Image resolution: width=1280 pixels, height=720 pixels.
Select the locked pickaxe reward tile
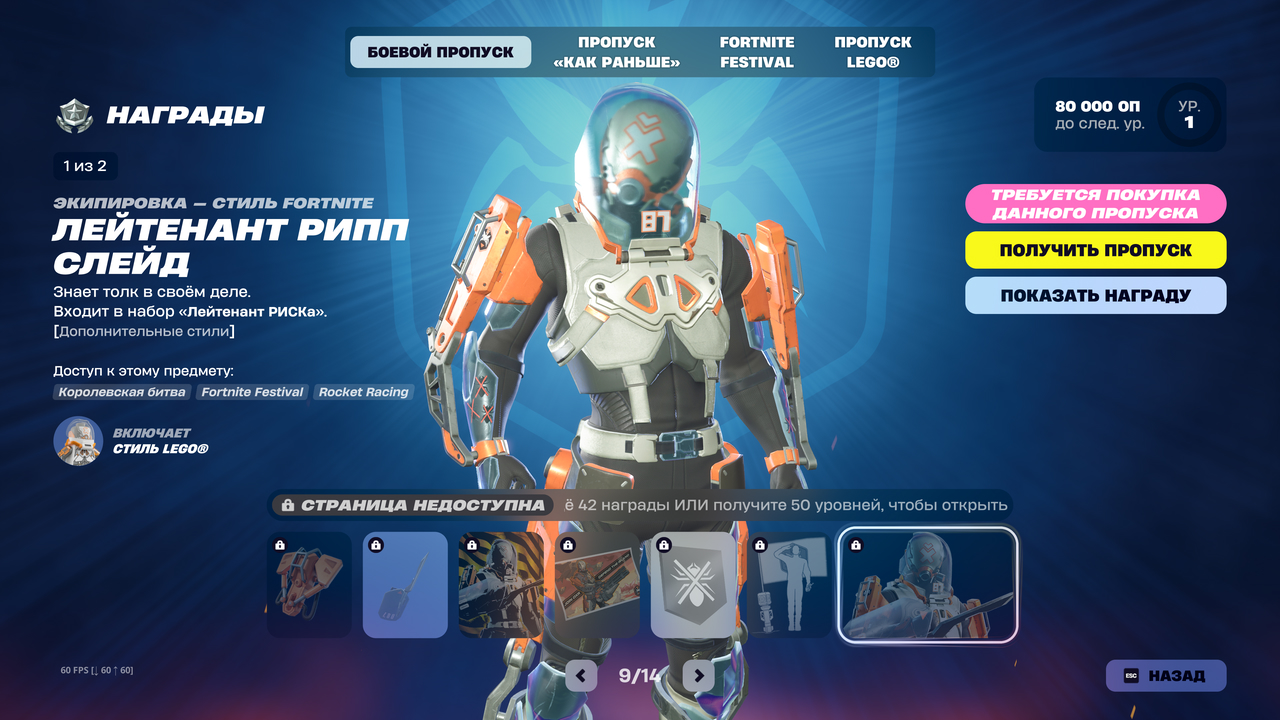(x=405, y=585)
